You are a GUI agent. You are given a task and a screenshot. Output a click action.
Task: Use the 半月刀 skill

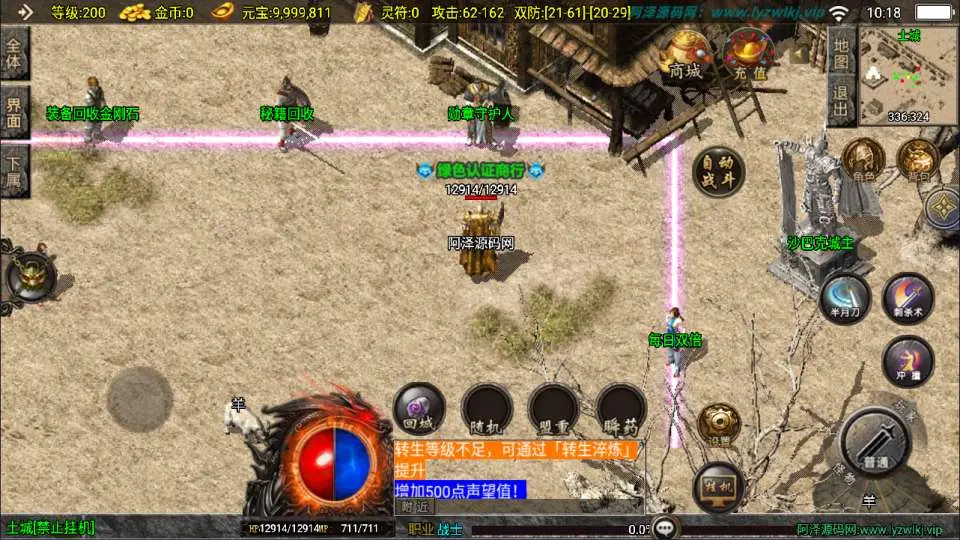coord(842,298)
